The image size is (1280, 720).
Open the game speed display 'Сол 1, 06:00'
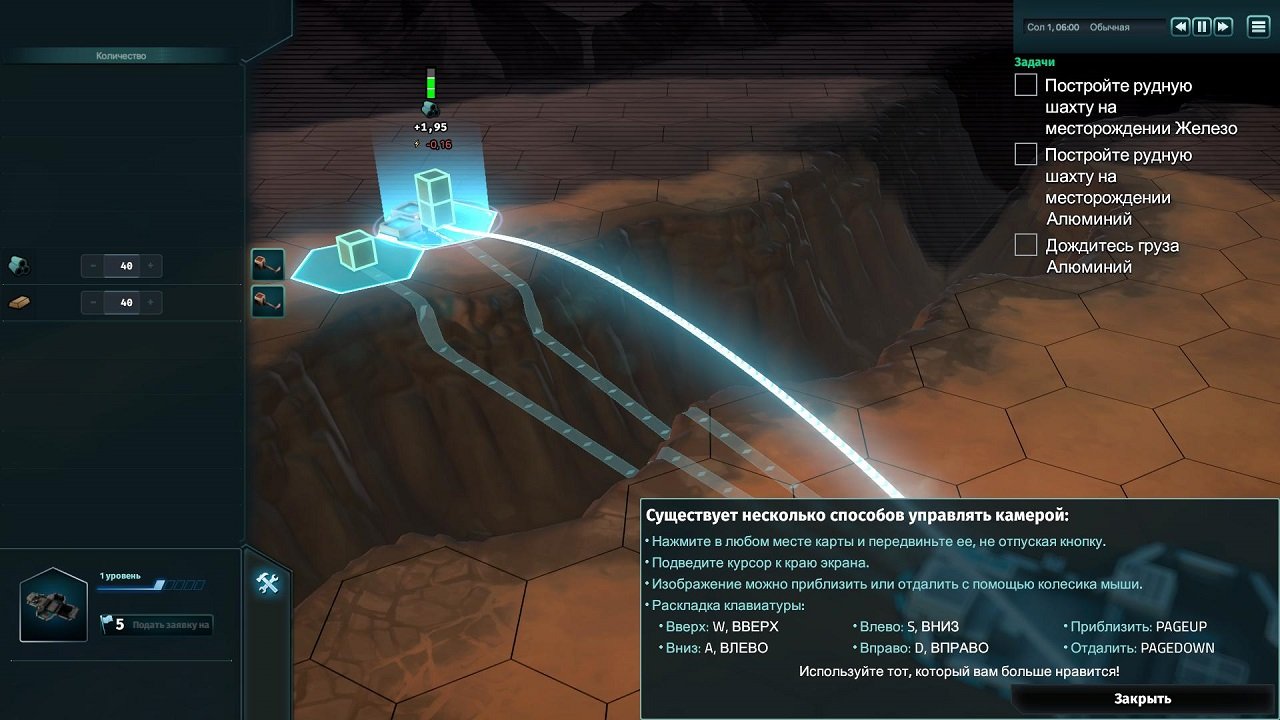tap(1051, 27)
